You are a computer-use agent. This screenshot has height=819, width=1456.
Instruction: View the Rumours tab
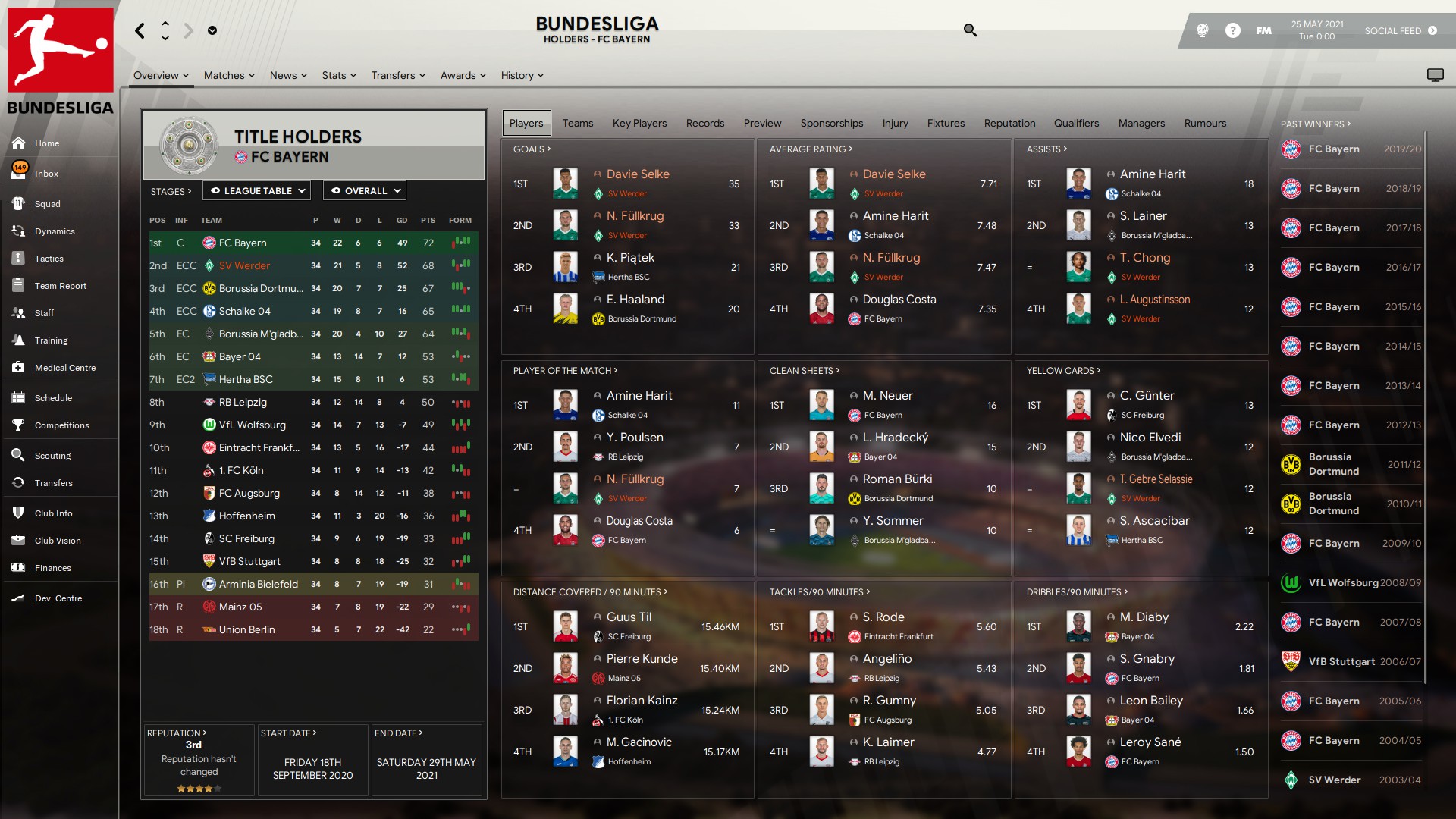click(1204, 123)
